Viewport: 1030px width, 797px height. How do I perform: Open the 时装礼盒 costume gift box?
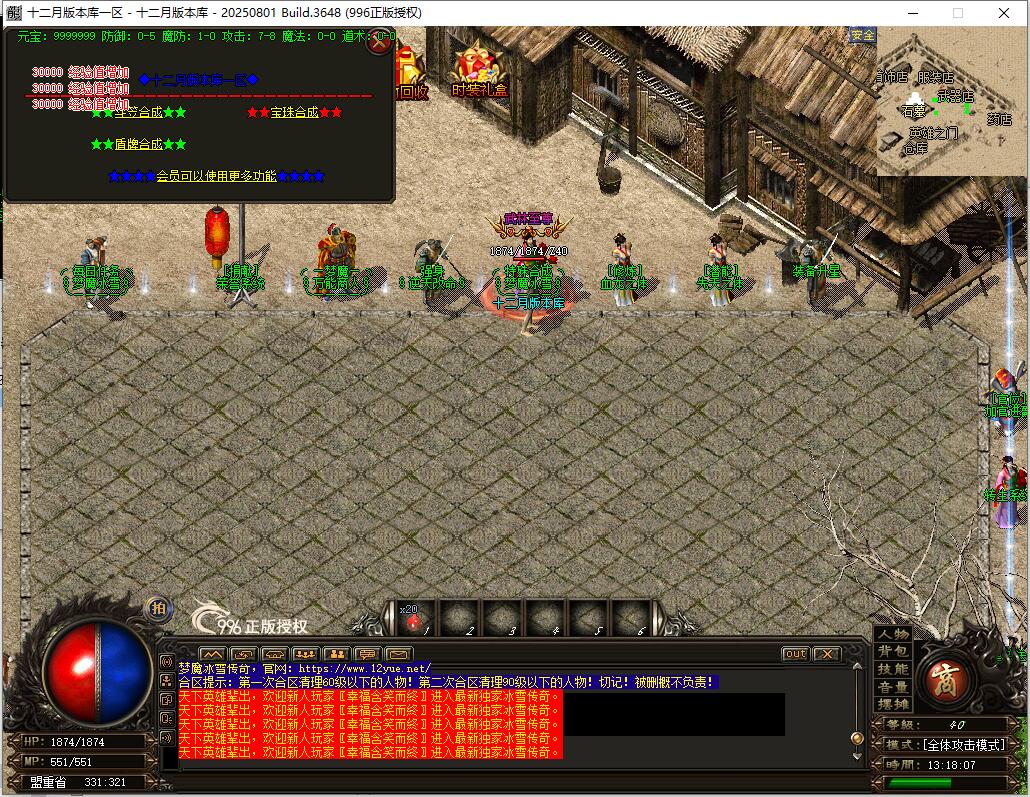click(479, 72)
